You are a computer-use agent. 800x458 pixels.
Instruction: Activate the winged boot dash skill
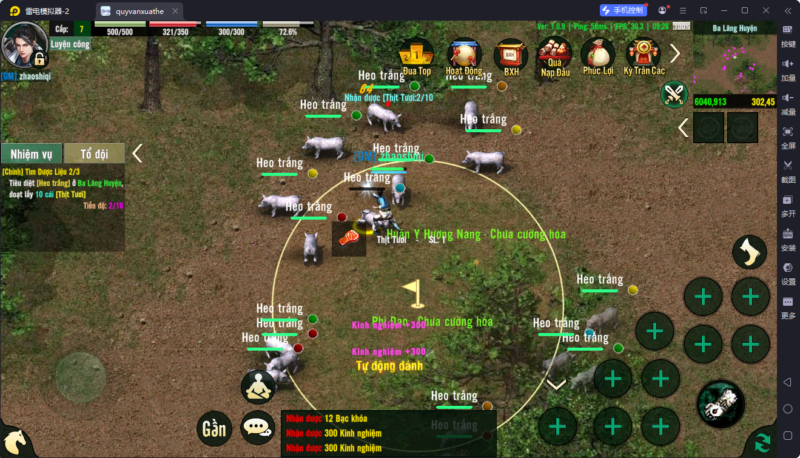click(749, 252)
